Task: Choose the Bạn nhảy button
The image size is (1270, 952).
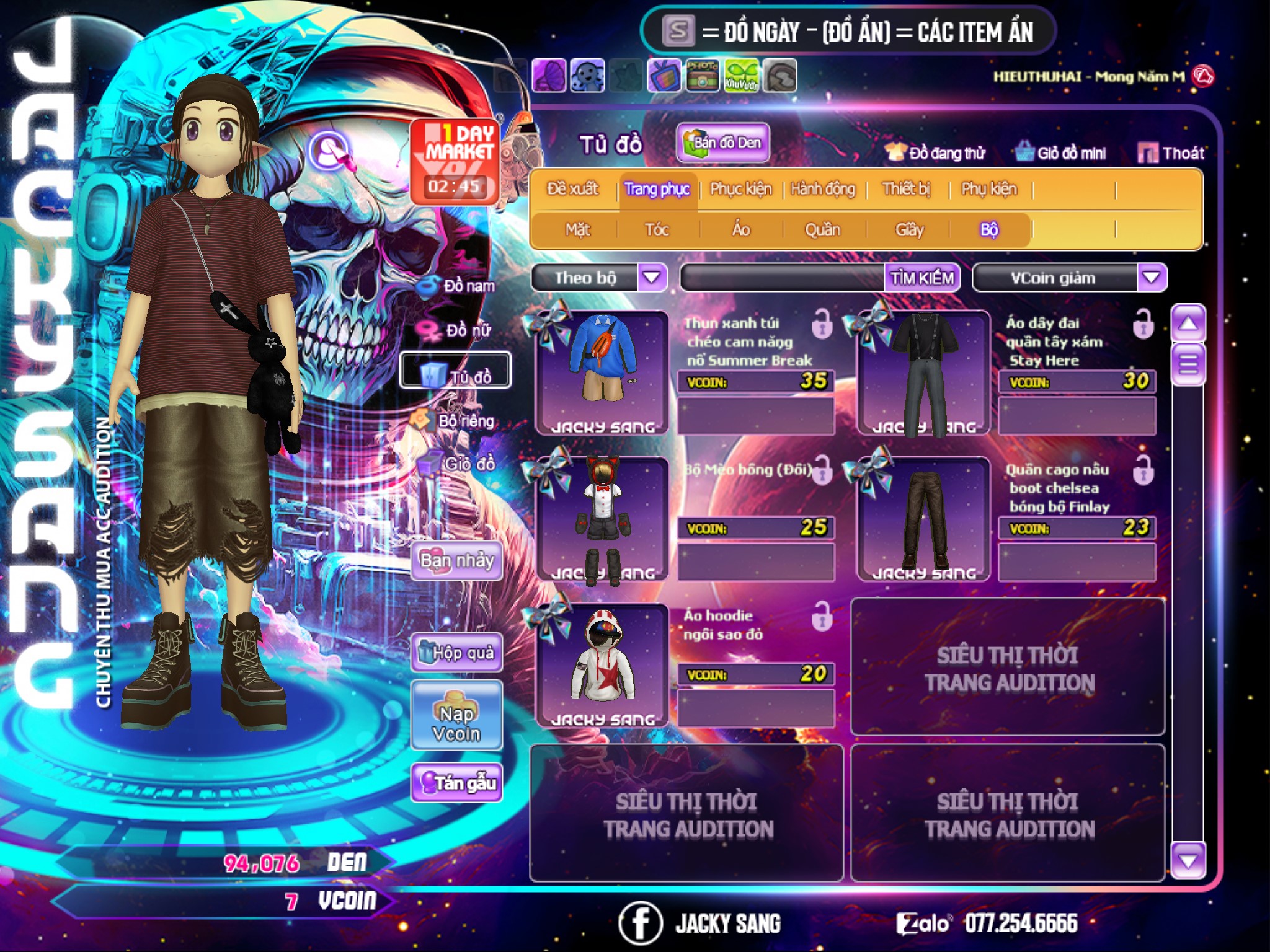Action: pyautogui.click(x=456, y=561)
